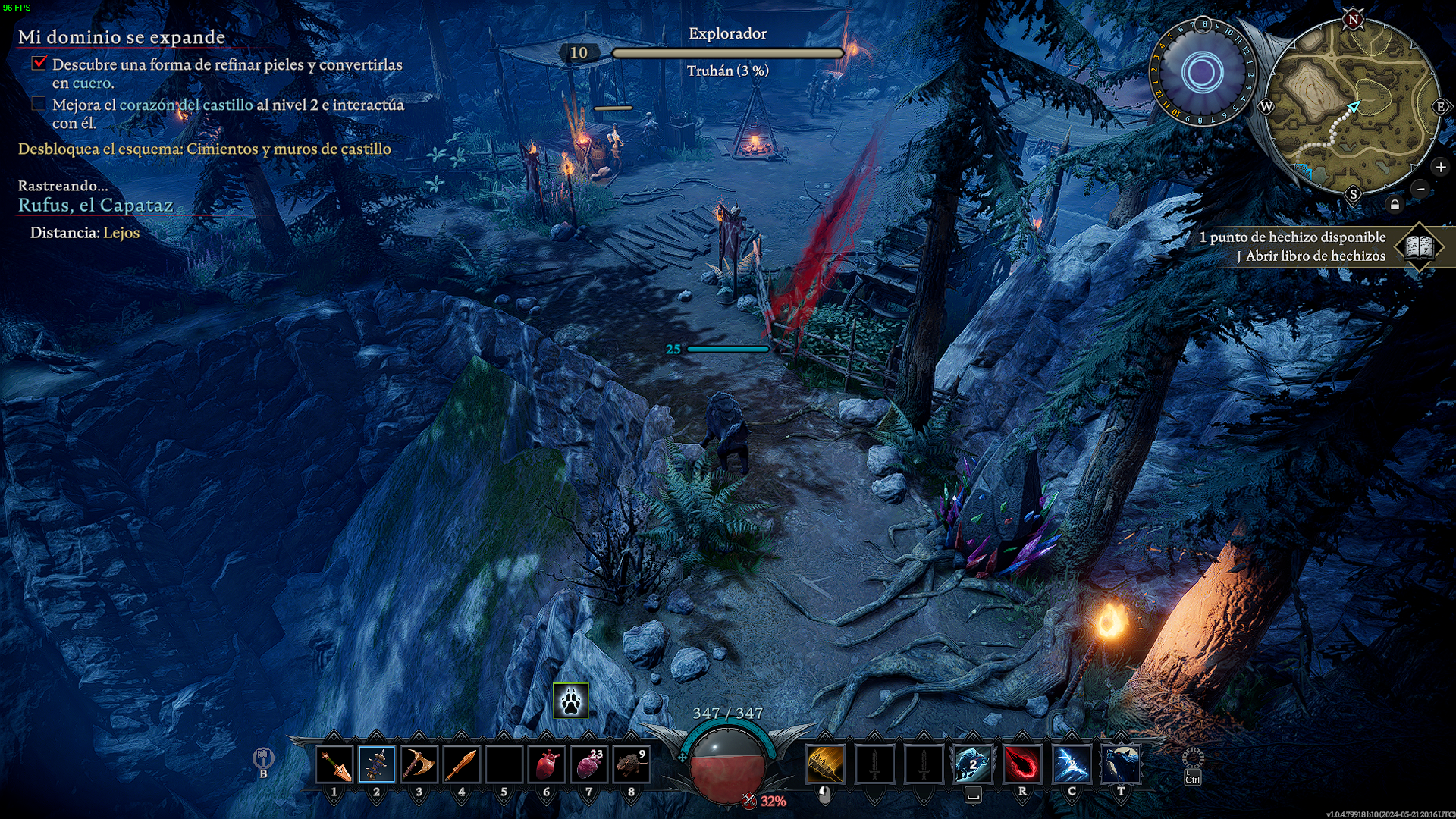This screenshot has height=819, width=1456.
Task: Select the spiked mace in slot 2
Action: click(377, 764)
